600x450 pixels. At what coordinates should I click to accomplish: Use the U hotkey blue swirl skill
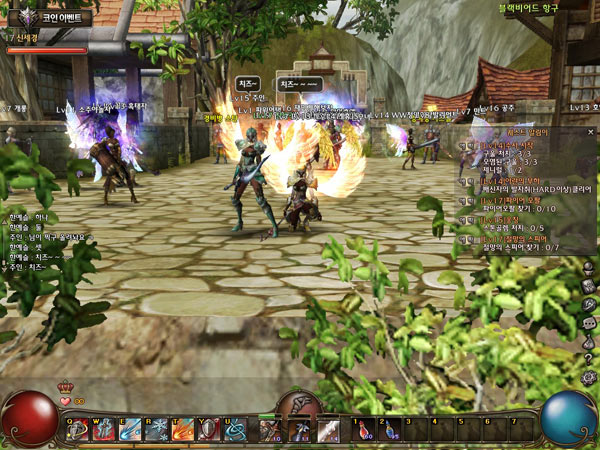click(234, 429)
